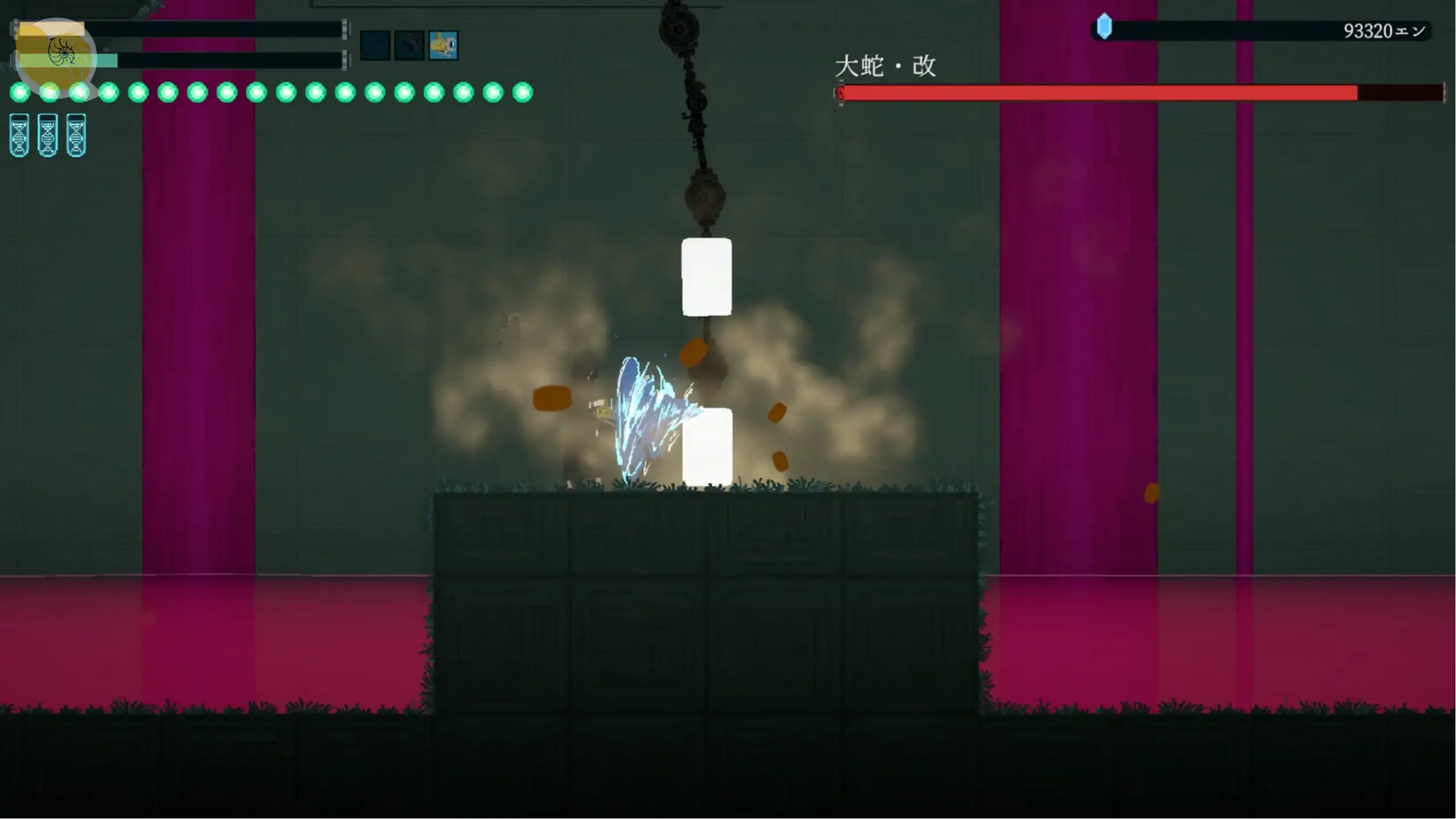Click the blue crystal currency icon

tap(1104, 27)
